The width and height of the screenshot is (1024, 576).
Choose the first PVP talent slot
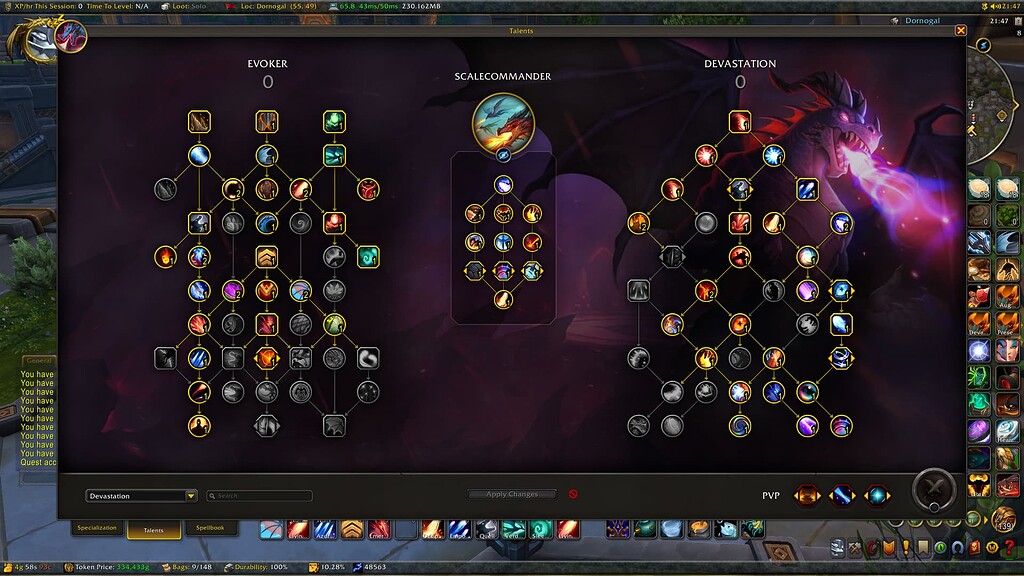point(808,495)
